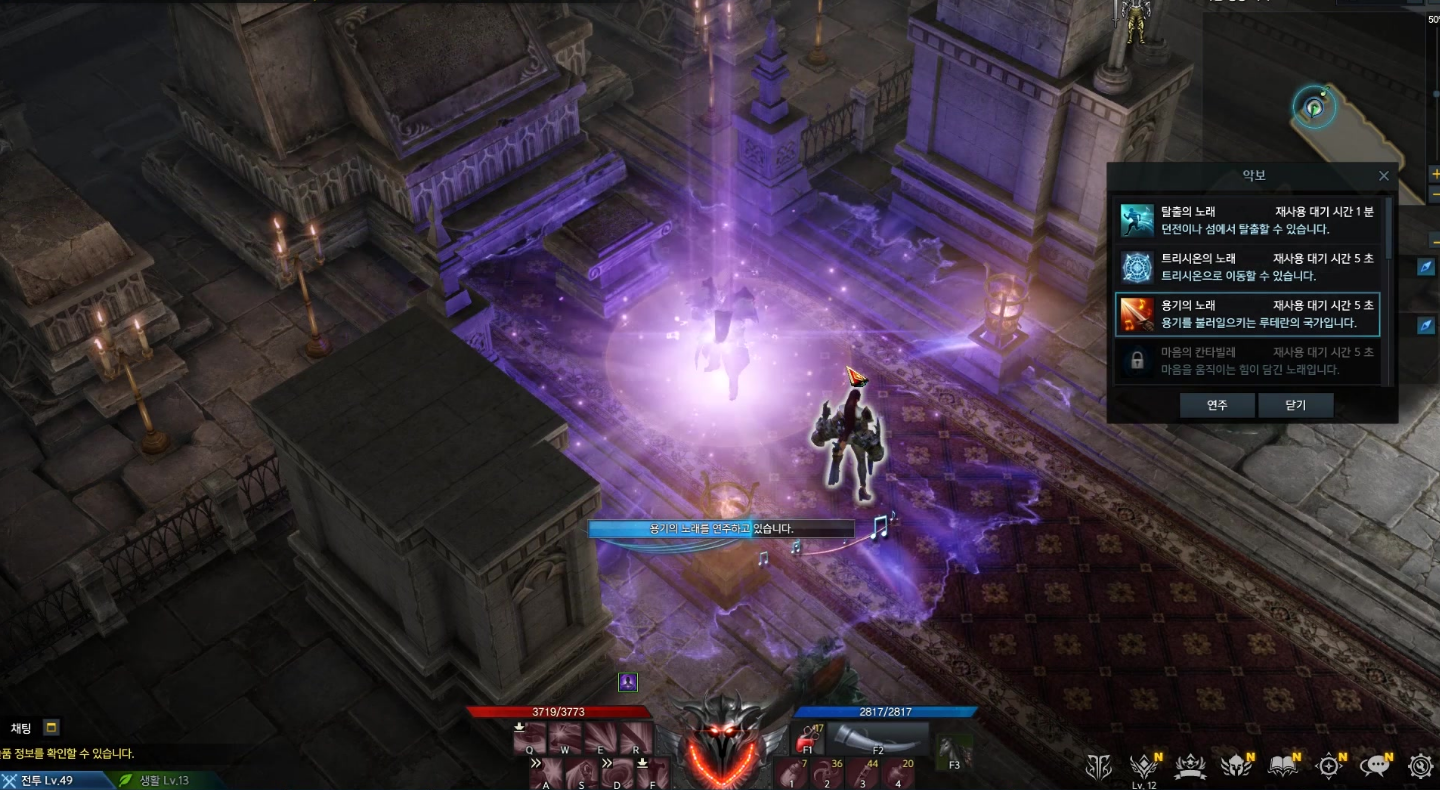Use the battle item in slot 1
Viewport: 1440px width, 790px height.
(790, 773)
